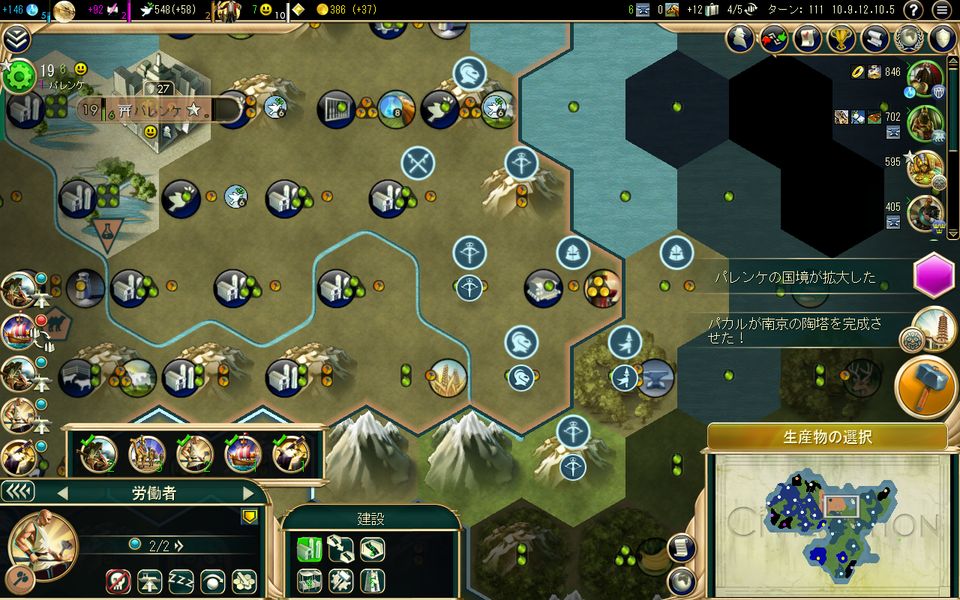The image size is (960, 600).
Task: Put the worker to sleep
Action: (180, 581)
